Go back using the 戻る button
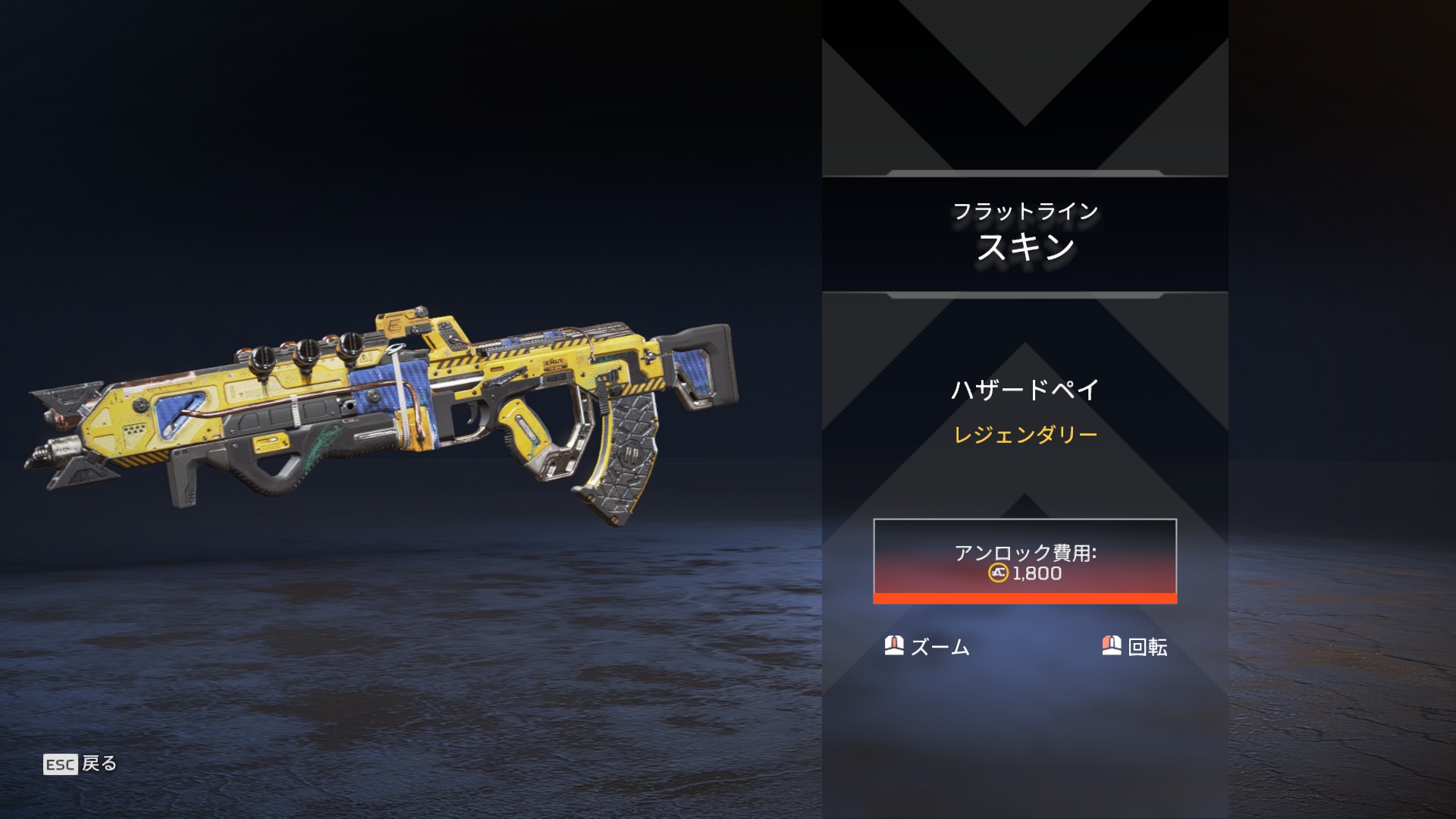Image resolution: width=1456 pixels, height=819 pixels. (81, 764)
